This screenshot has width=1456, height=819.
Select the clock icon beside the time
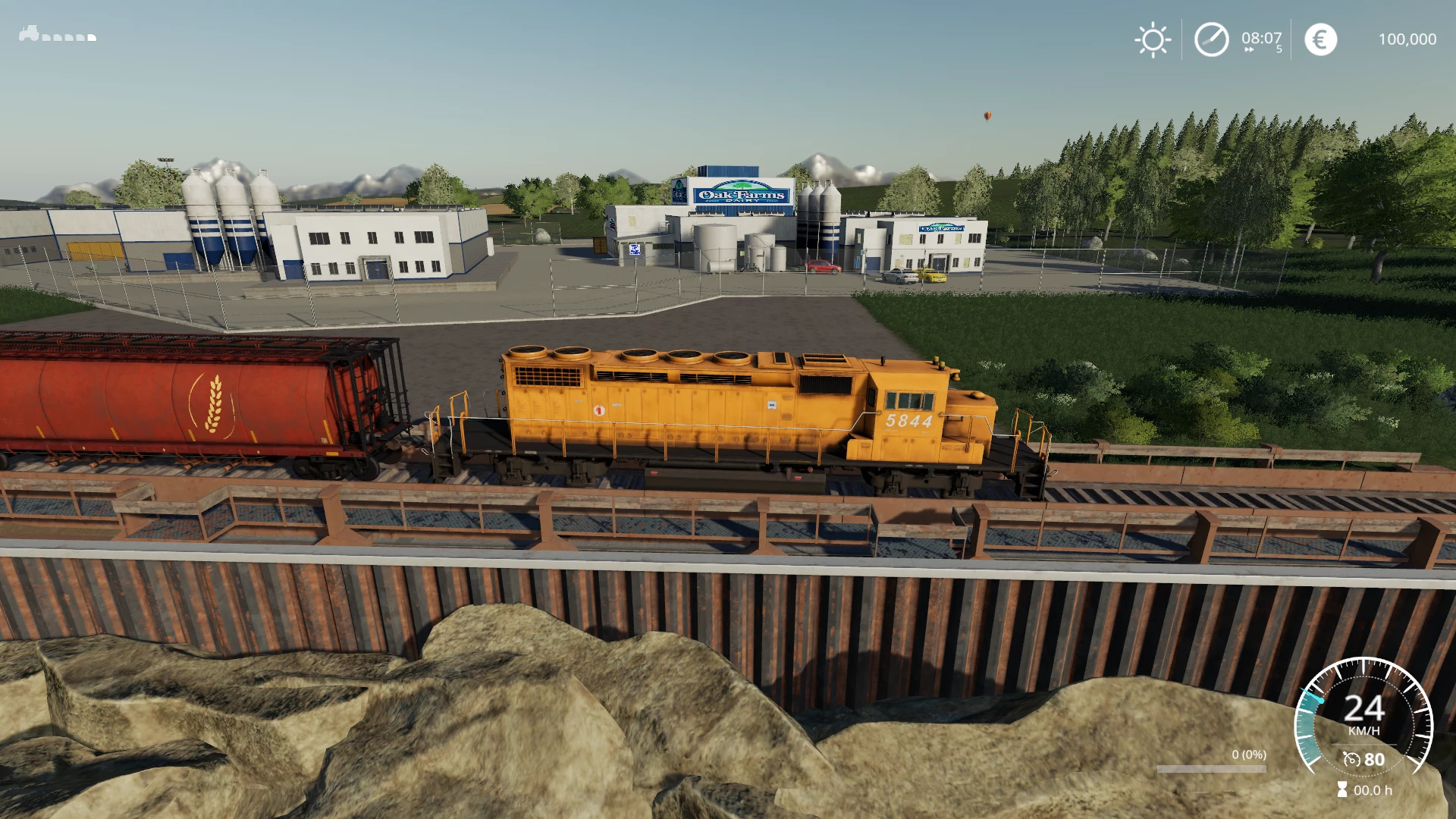1211,39
